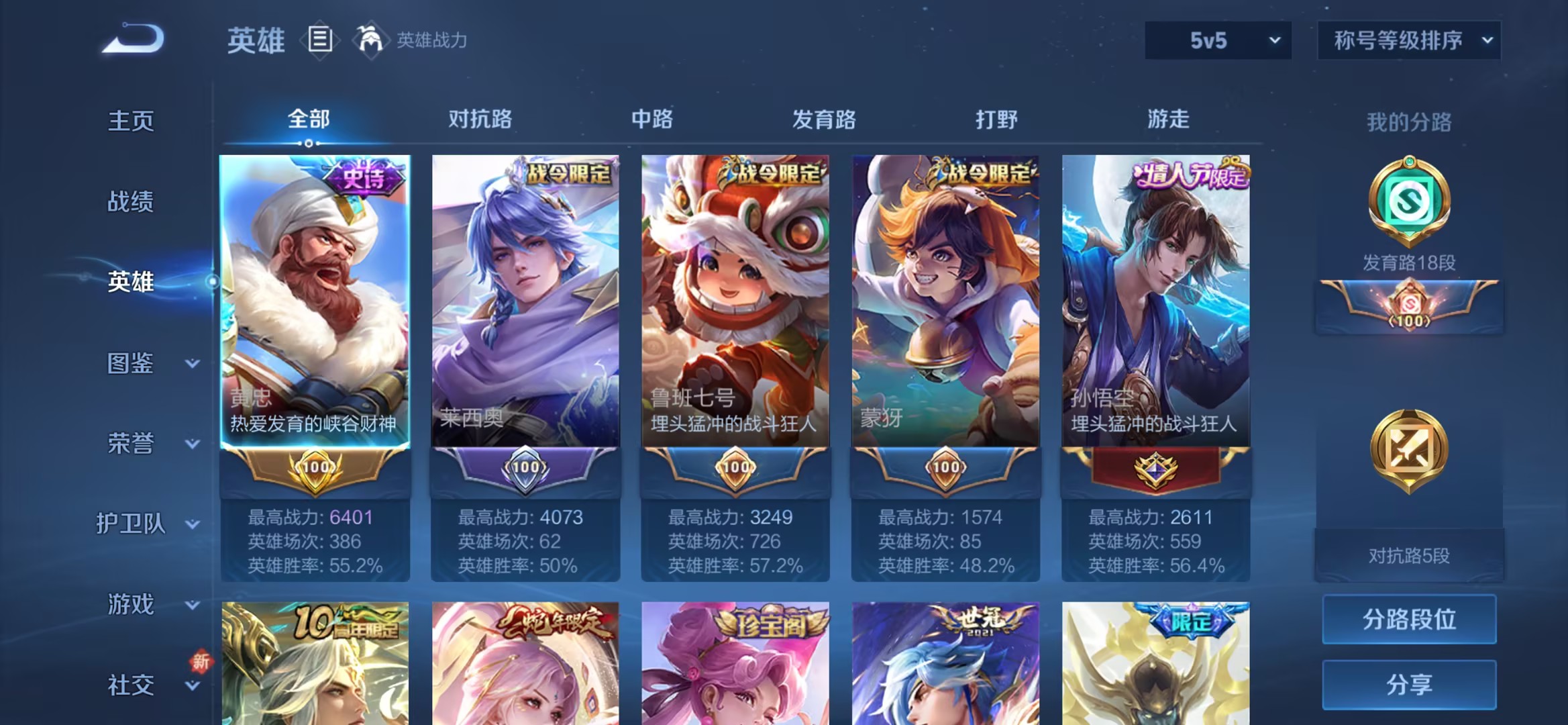This screenshot has width=1568, height=725.
Task: Select the 对抗路 rank badge icon on the right
Action: [x=1409, y=450]
